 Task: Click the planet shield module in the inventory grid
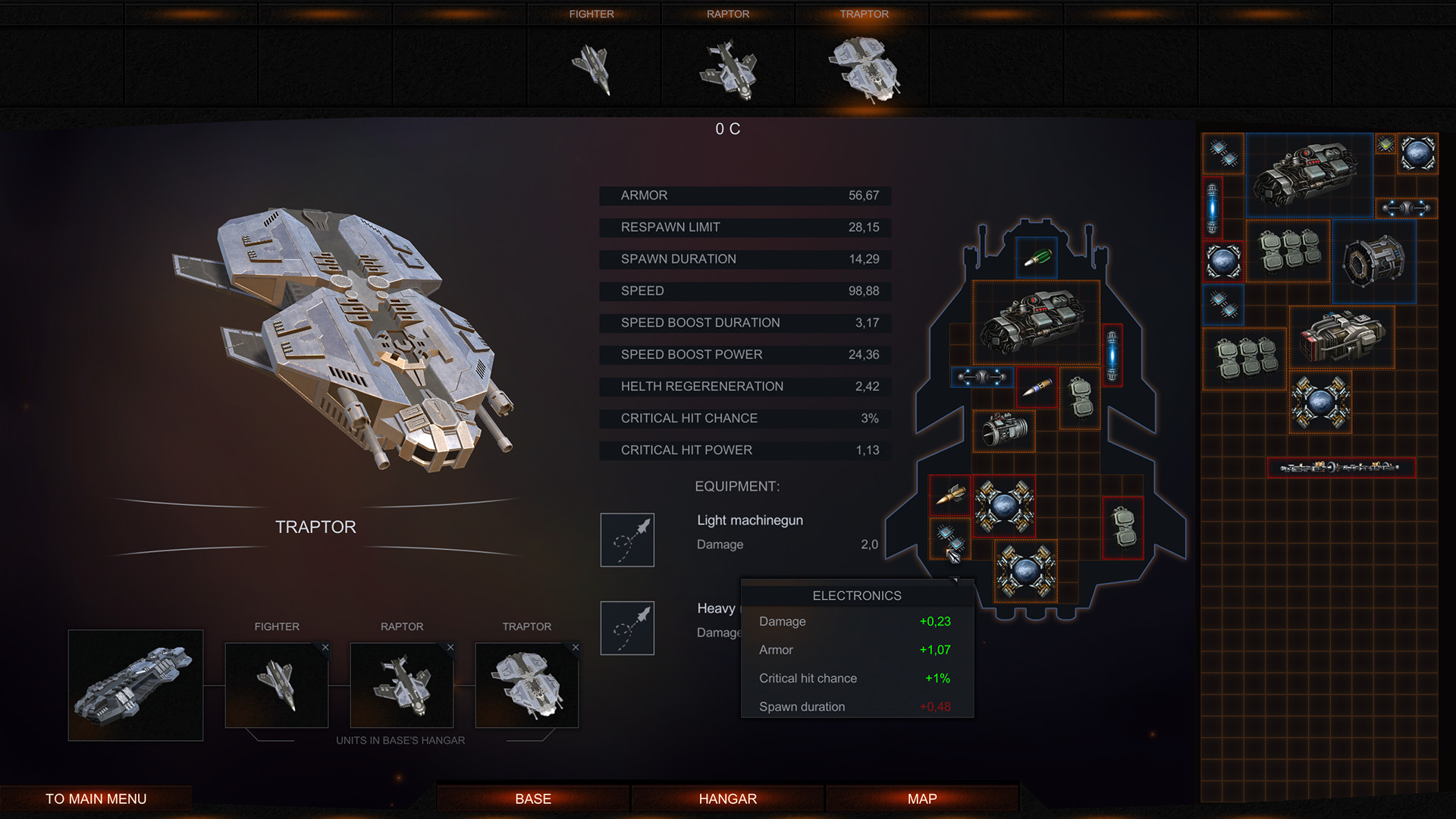point(1417,152)
